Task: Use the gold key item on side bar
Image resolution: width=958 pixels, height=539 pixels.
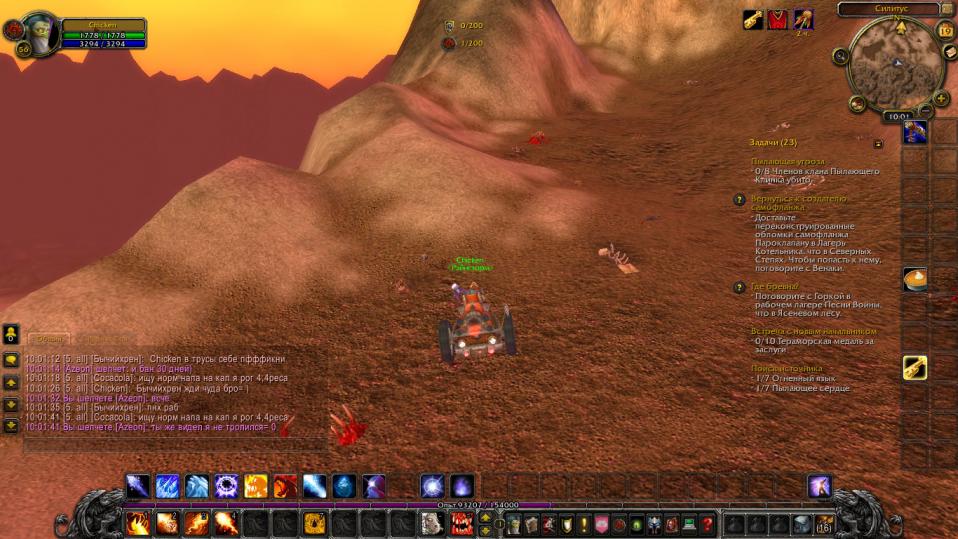Action: [x=915, y=367]
